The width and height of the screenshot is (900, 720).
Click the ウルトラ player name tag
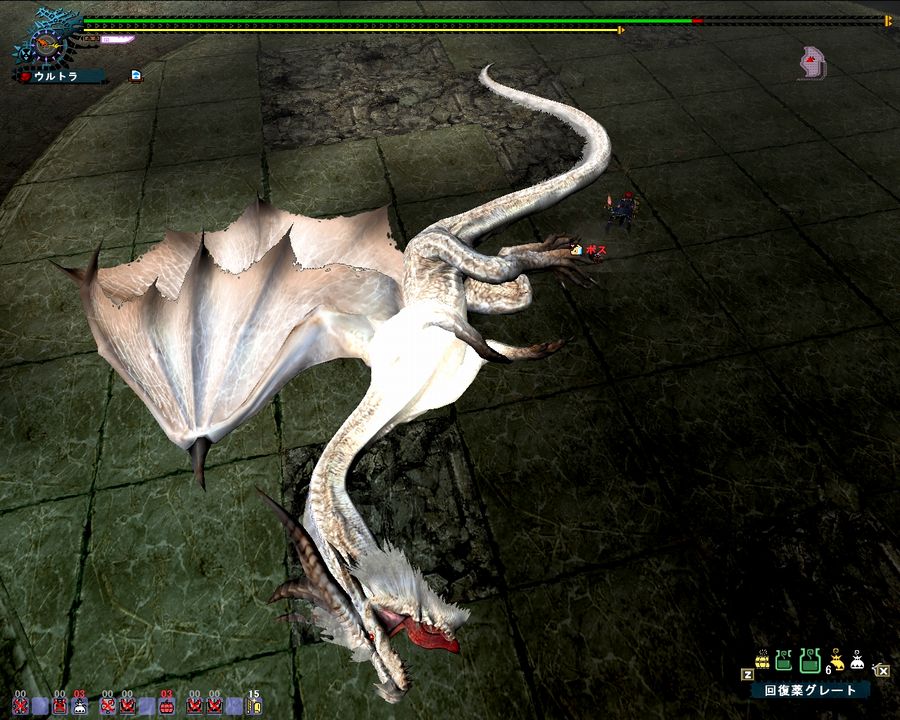(60, 75)
